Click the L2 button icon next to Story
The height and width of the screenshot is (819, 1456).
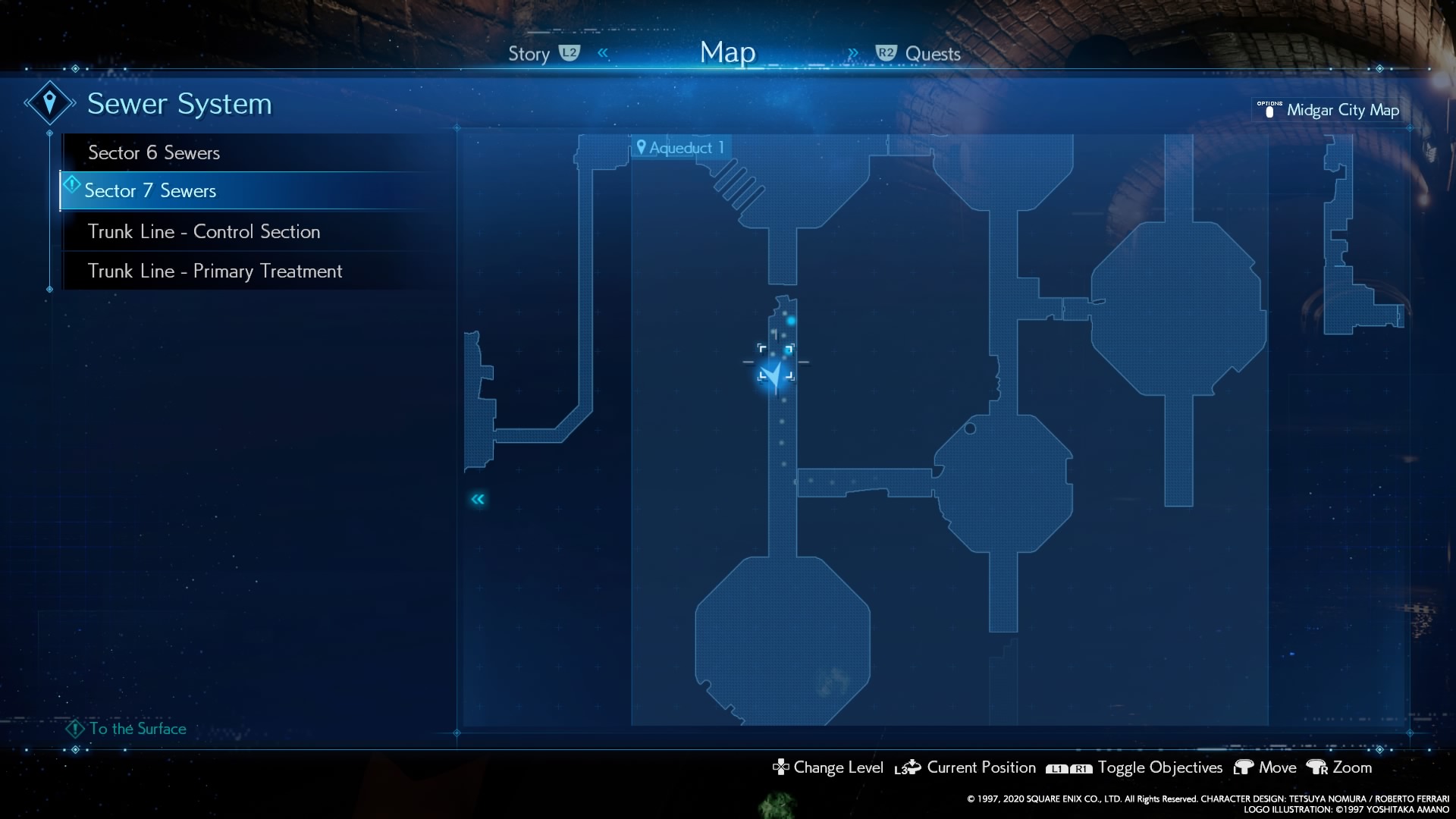point(570,53)
